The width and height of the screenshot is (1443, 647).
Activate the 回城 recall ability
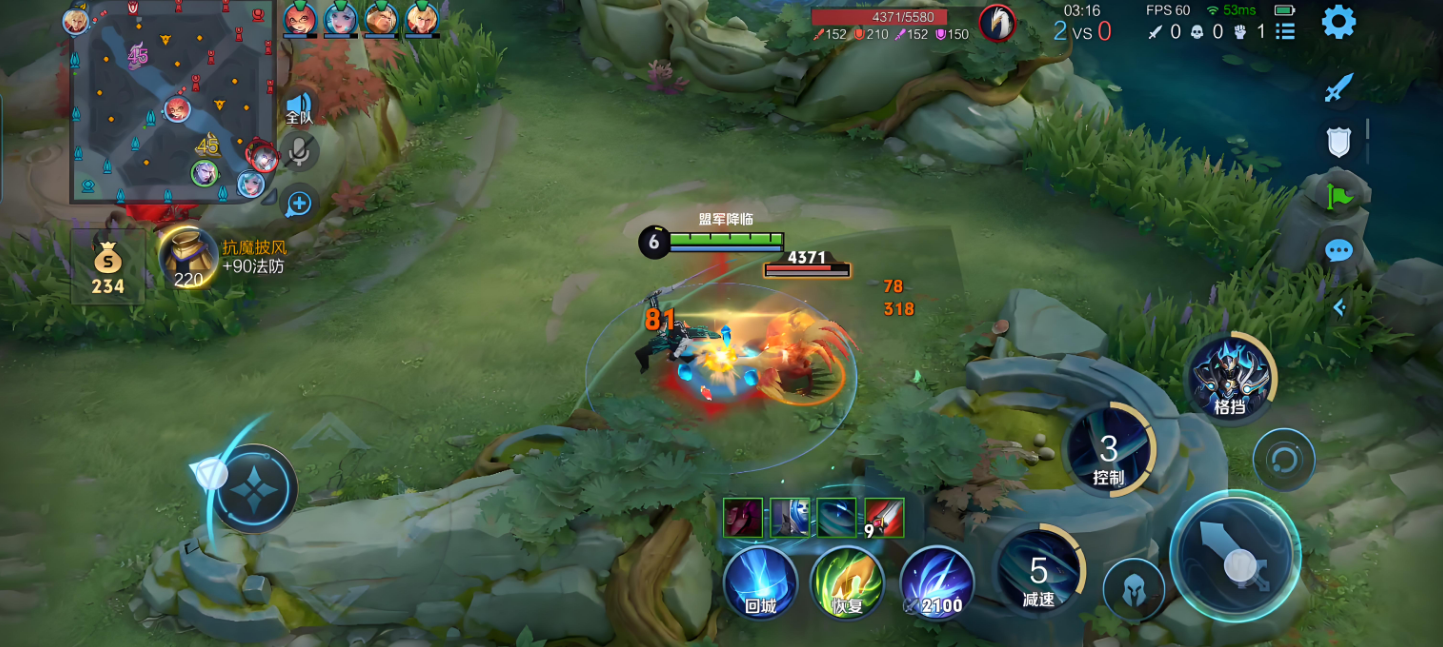pyautogui.click(x=760, y=582)
